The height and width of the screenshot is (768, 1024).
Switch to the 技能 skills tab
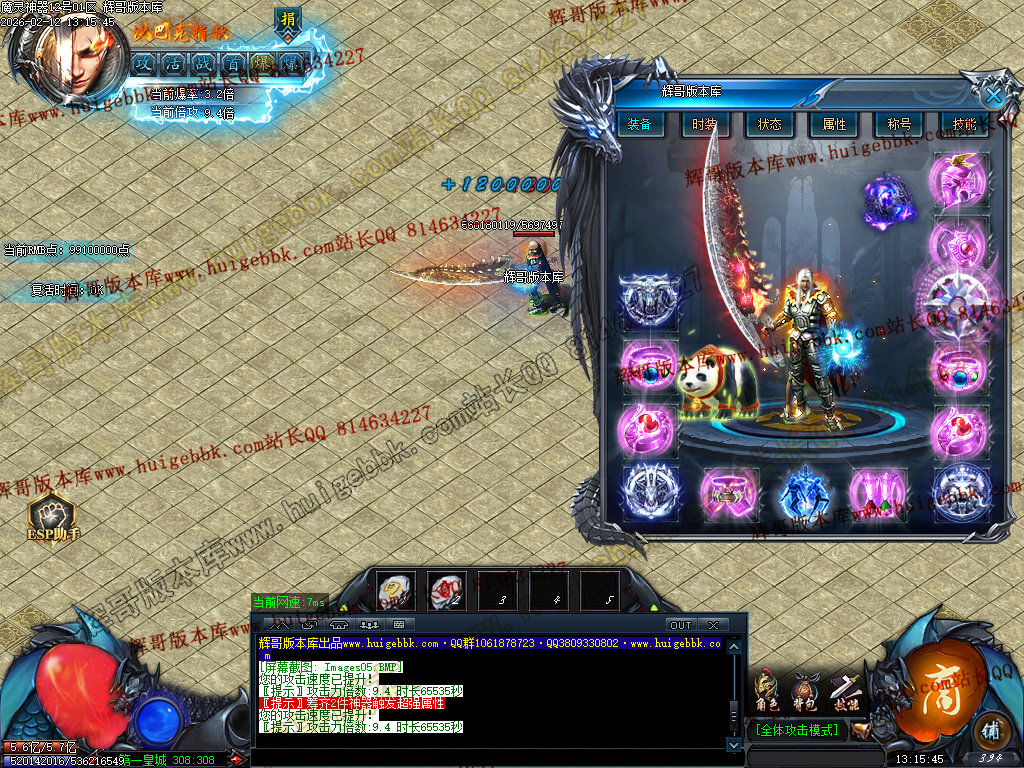pos(964,125)
